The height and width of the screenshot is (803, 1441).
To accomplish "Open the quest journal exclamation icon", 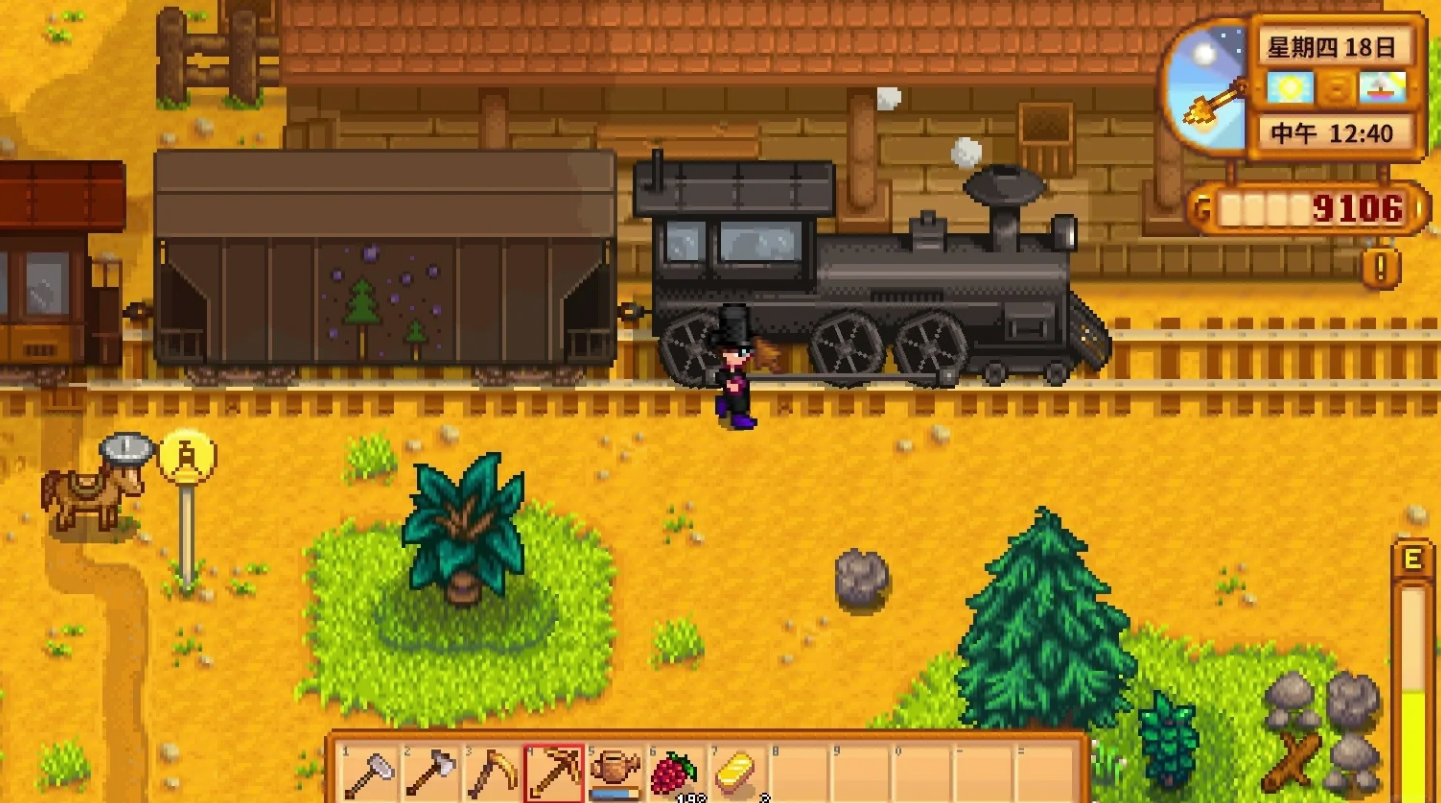I will coord(1381,267).
